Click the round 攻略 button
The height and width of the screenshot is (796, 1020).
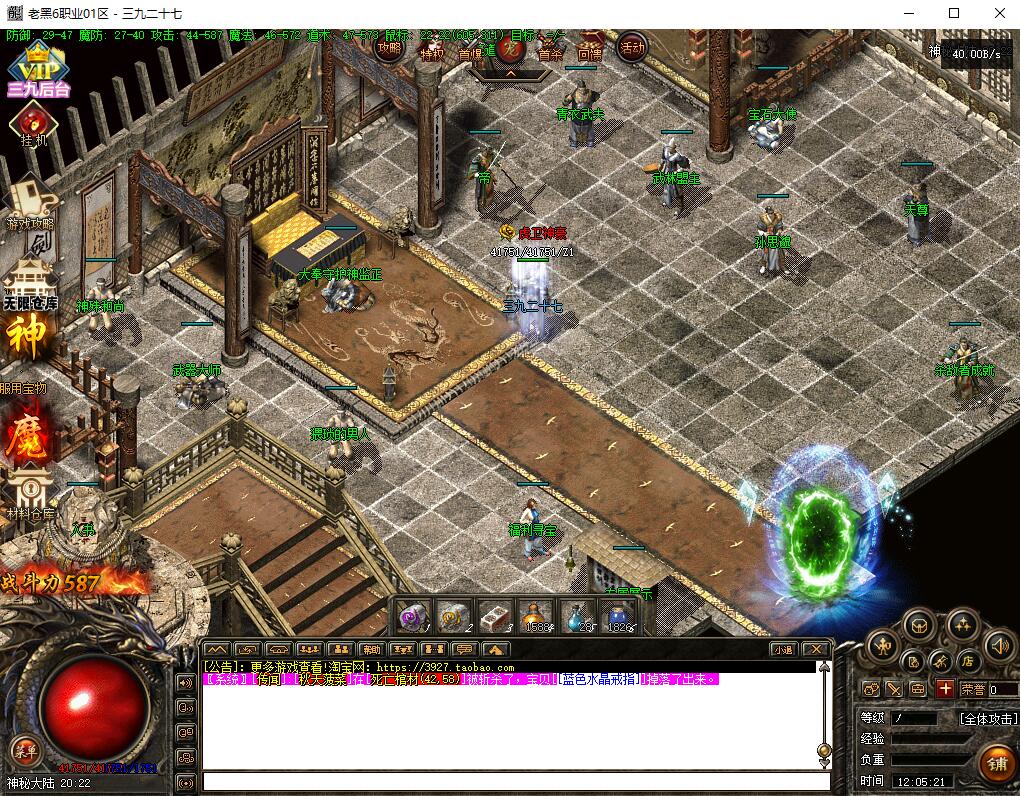tap(389, 47)
